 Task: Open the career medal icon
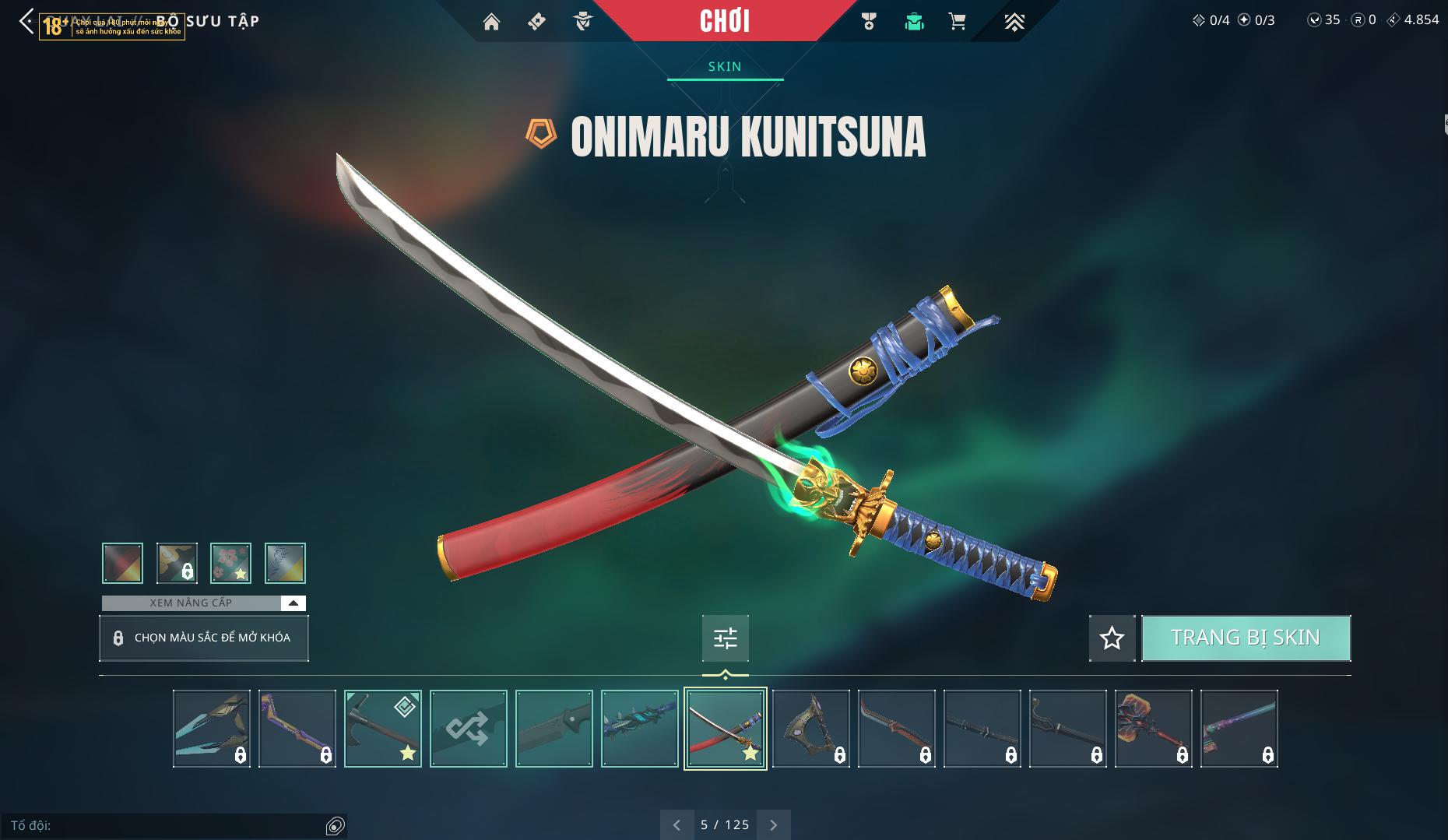tap(869, 22)
